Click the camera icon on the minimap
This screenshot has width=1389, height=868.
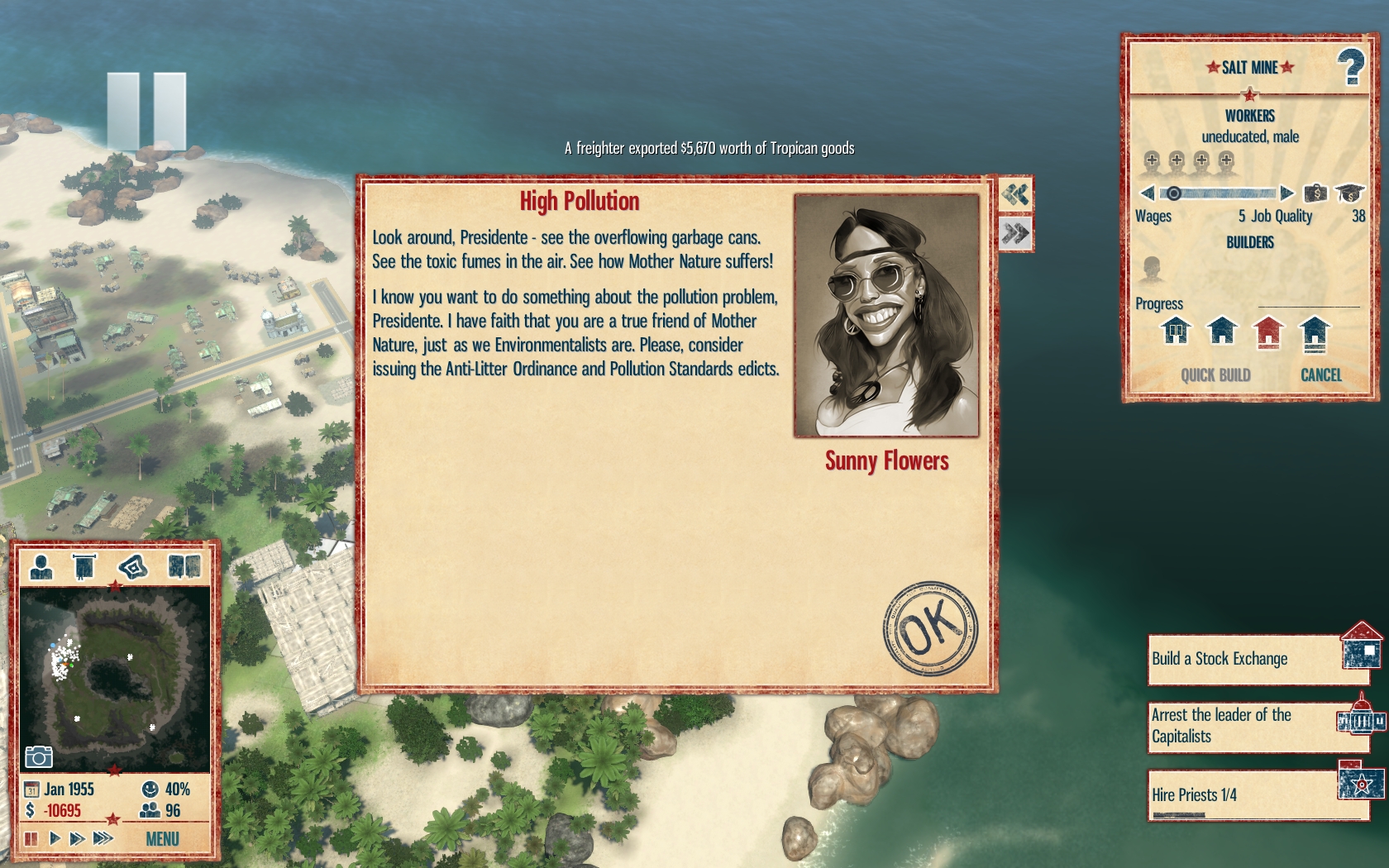39,756
